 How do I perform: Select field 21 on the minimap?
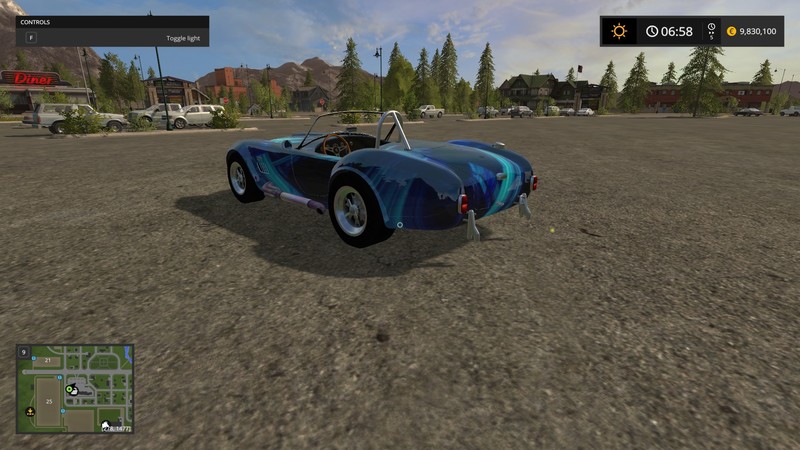coord(46,360)
